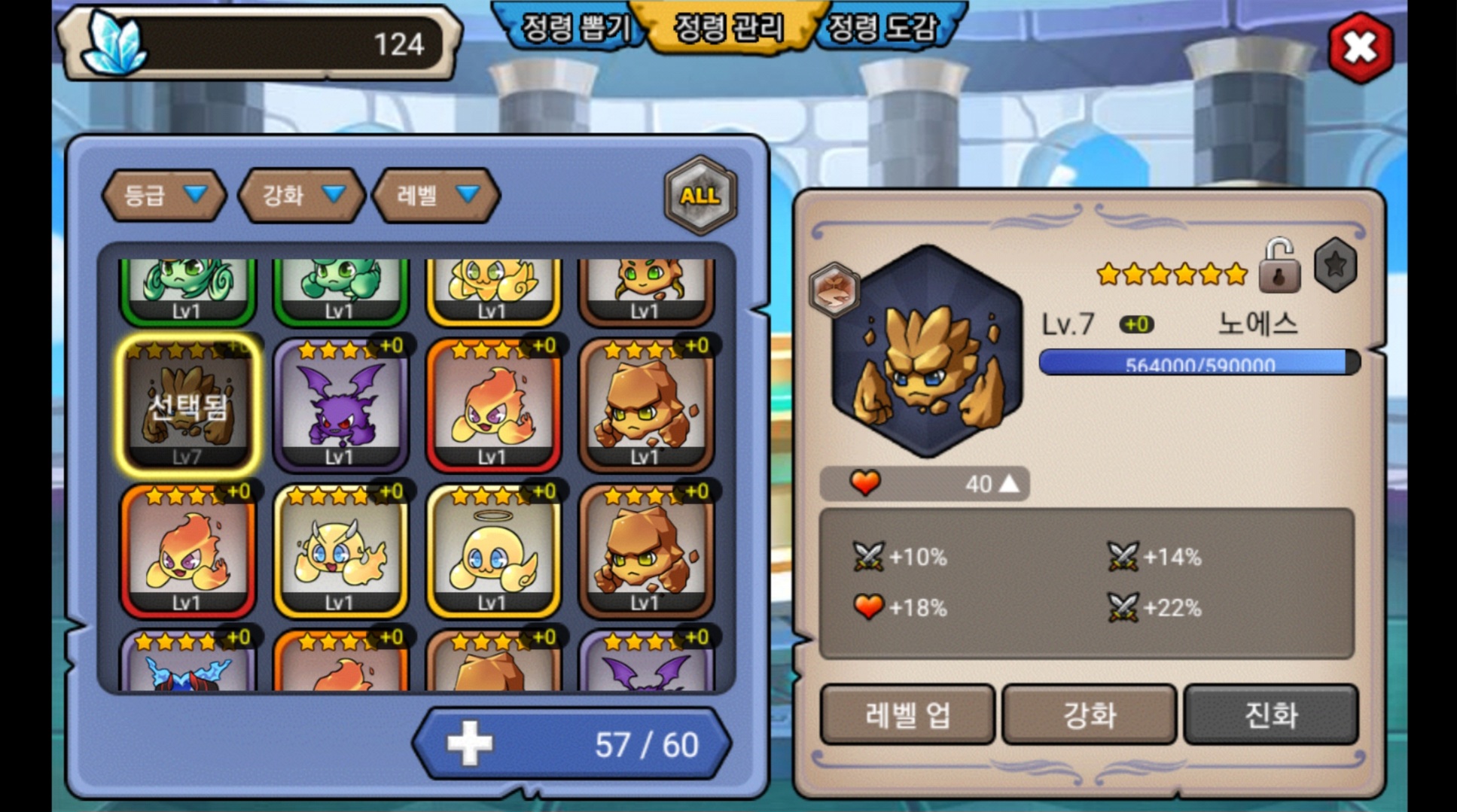The image size is (1457, 812).
Task: Choose the selected 선택됨 rock spirit tile
Action: 187,404
